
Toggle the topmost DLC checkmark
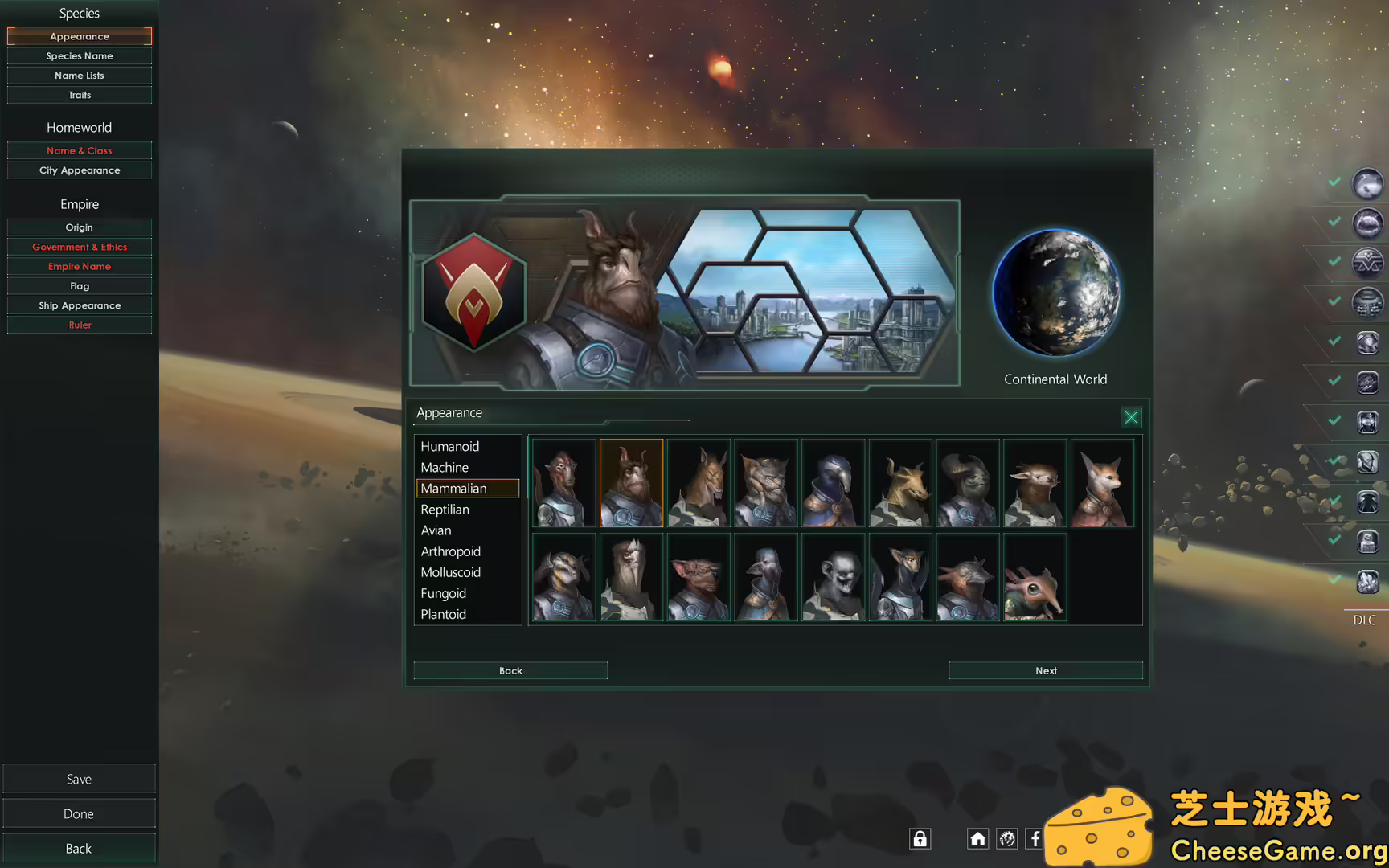coord(1334,183)
